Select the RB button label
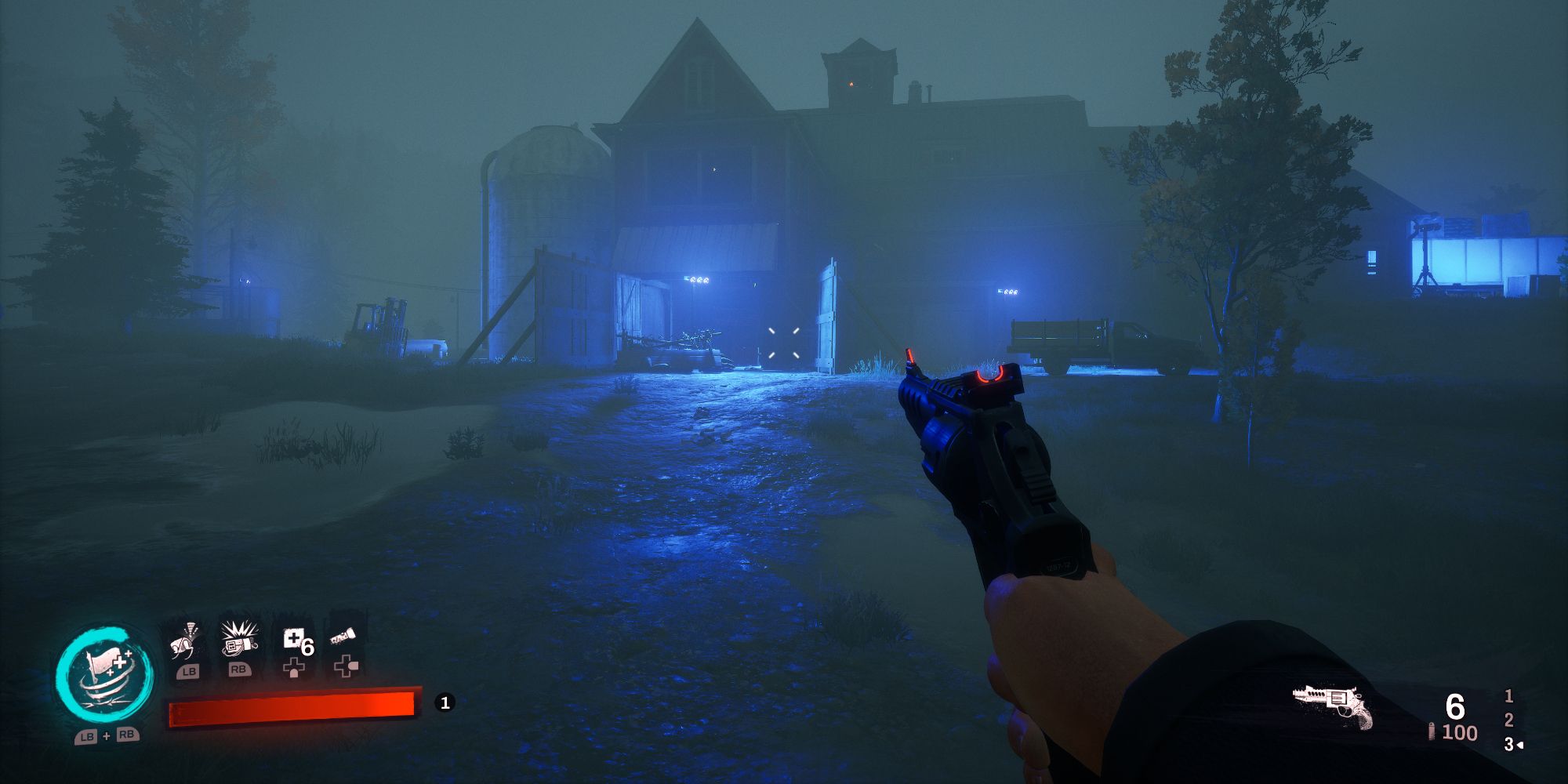This screenshot has height=784, width=1568. (x=239, y=671)
